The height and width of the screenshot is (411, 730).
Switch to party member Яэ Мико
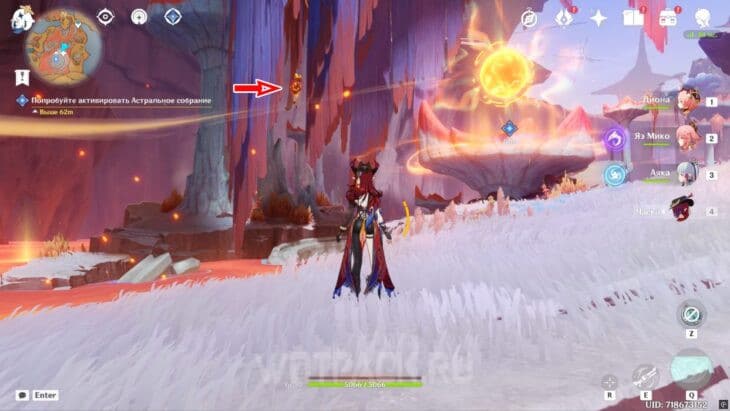687,138
